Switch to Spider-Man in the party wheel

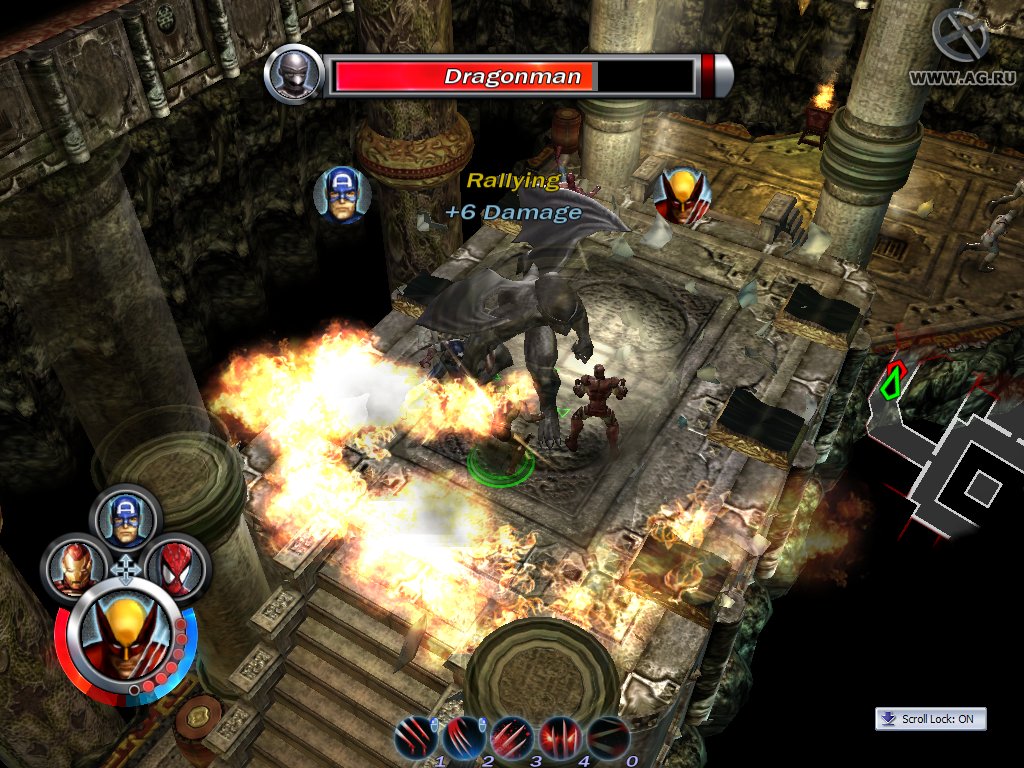[x=175, y=568]
